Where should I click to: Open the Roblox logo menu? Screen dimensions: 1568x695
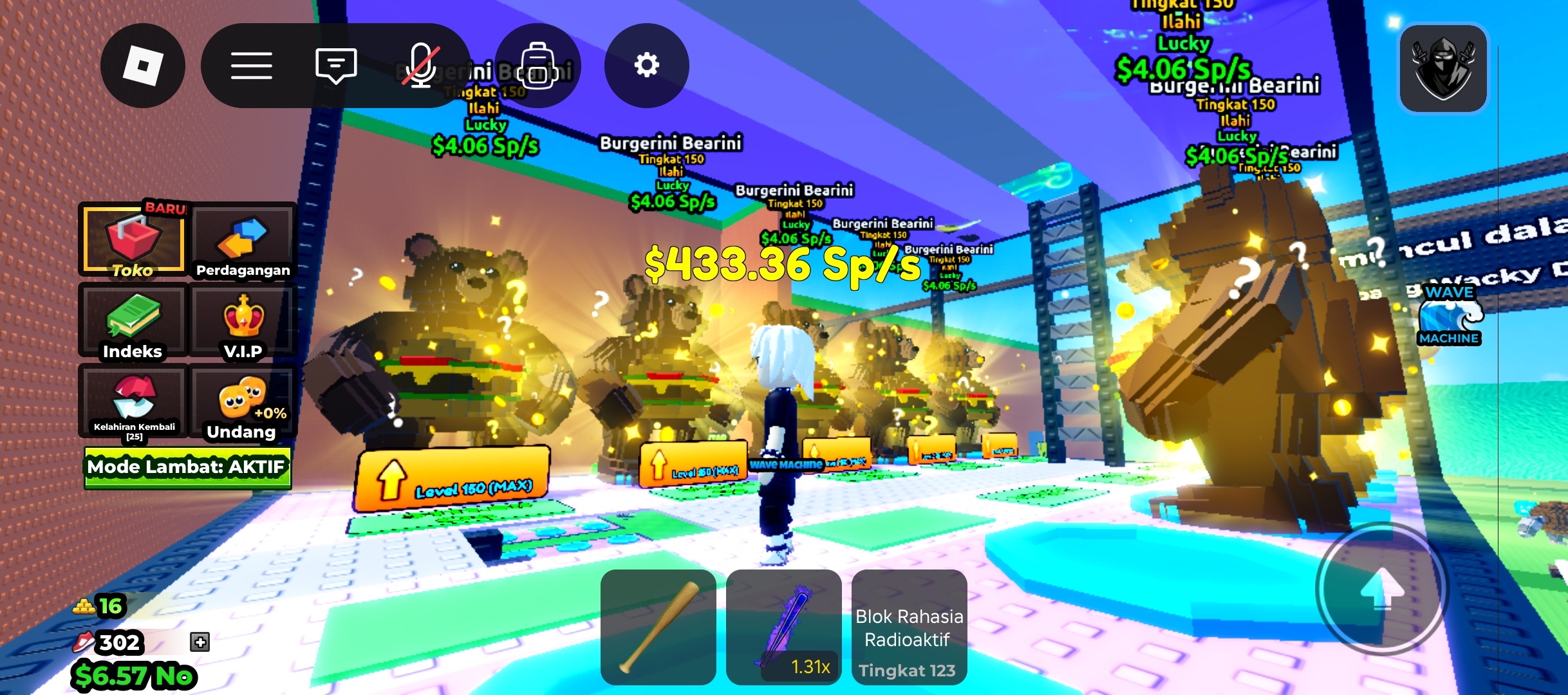tap(143, 66)
